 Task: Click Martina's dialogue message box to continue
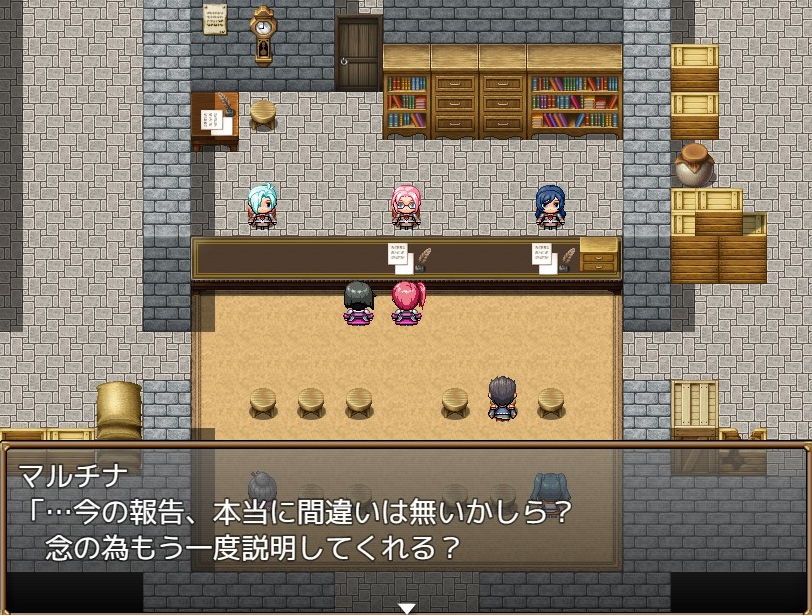coord(405,508)
